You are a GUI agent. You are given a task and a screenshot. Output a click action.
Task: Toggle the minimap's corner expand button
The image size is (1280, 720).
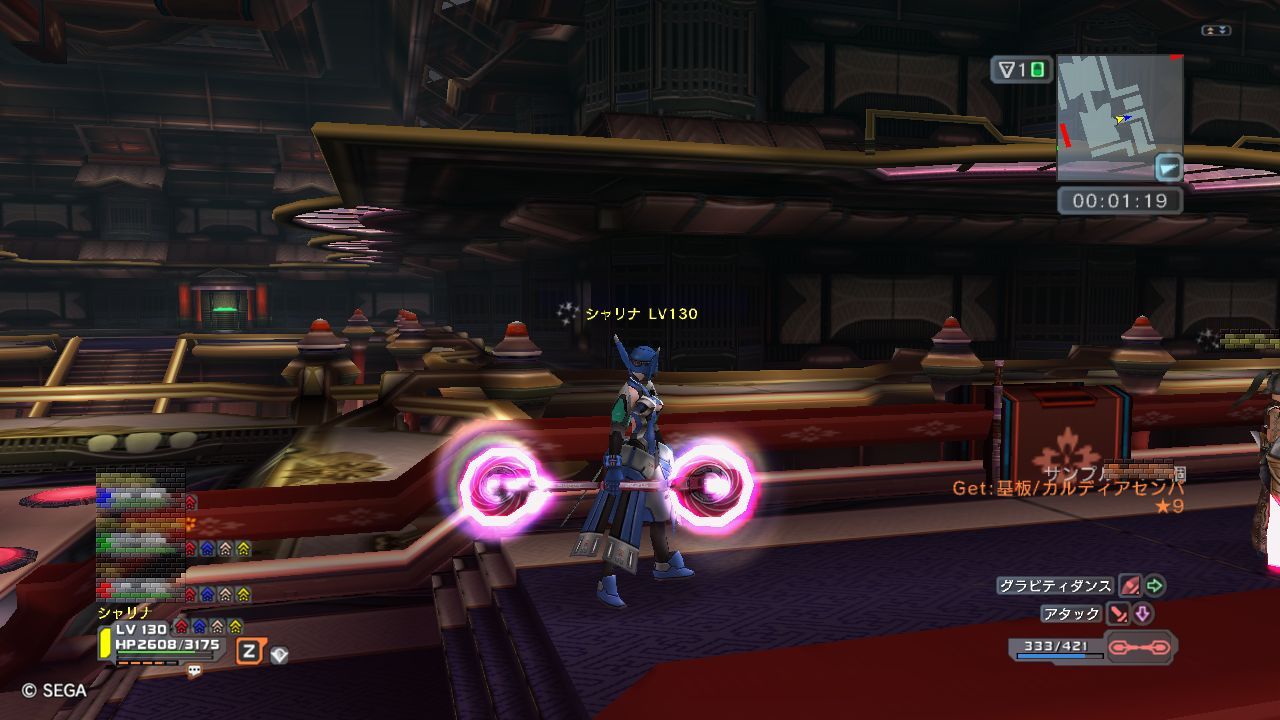tap(1168, 166)
